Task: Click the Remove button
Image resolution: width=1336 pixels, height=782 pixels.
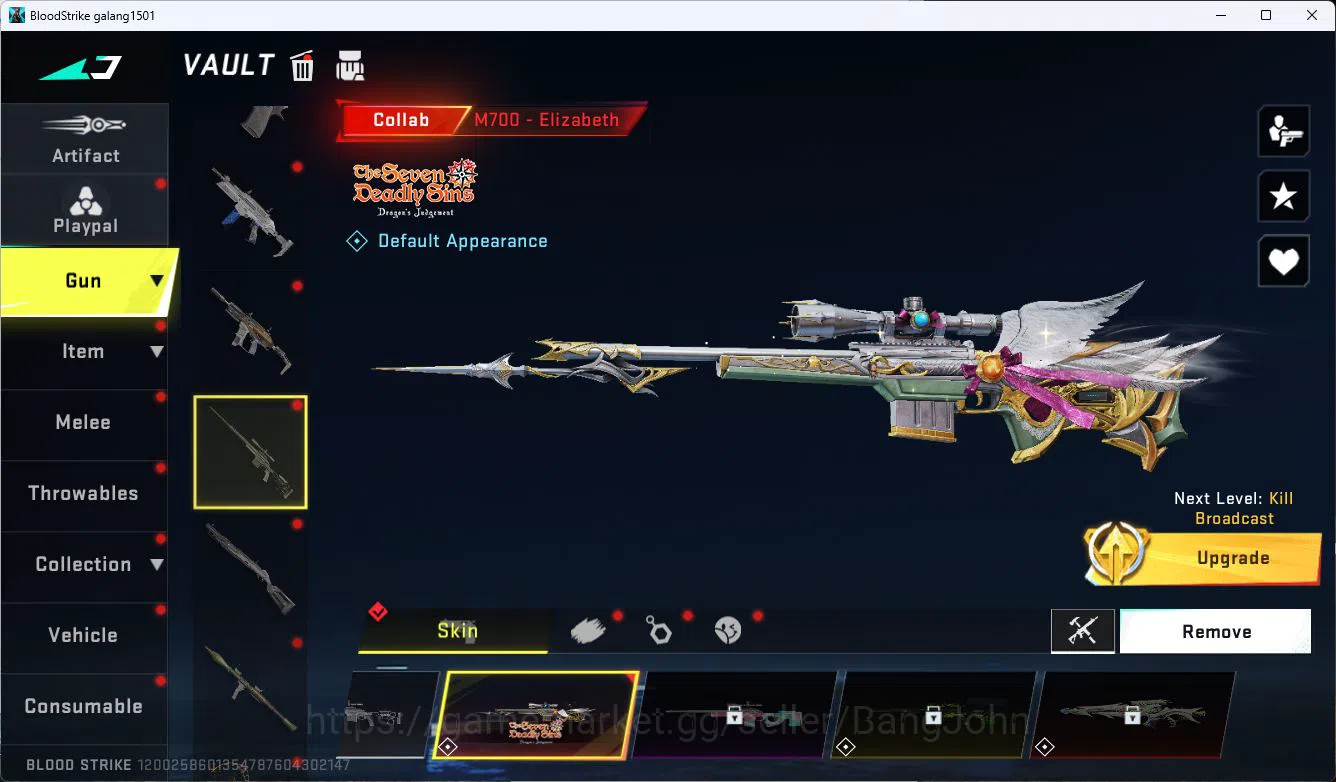Action: point(1215,631)
